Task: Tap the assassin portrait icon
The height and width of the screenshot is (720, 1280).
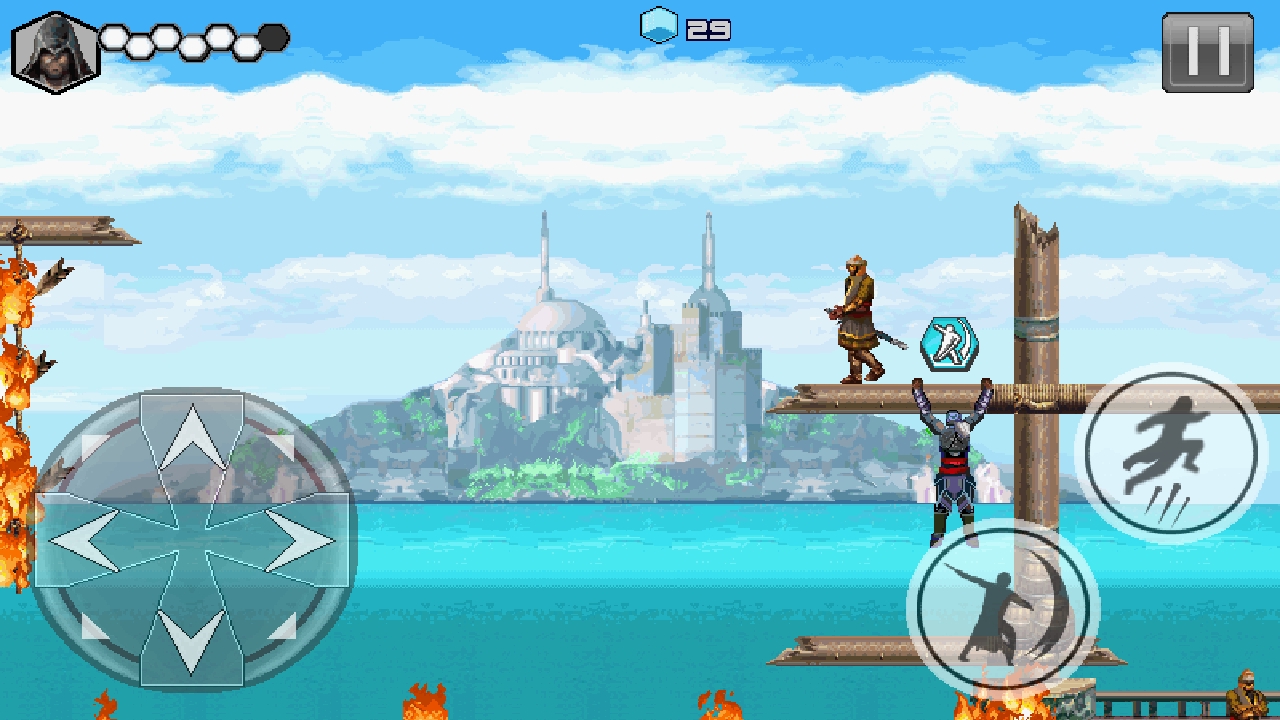Action: tap(54, 53)
